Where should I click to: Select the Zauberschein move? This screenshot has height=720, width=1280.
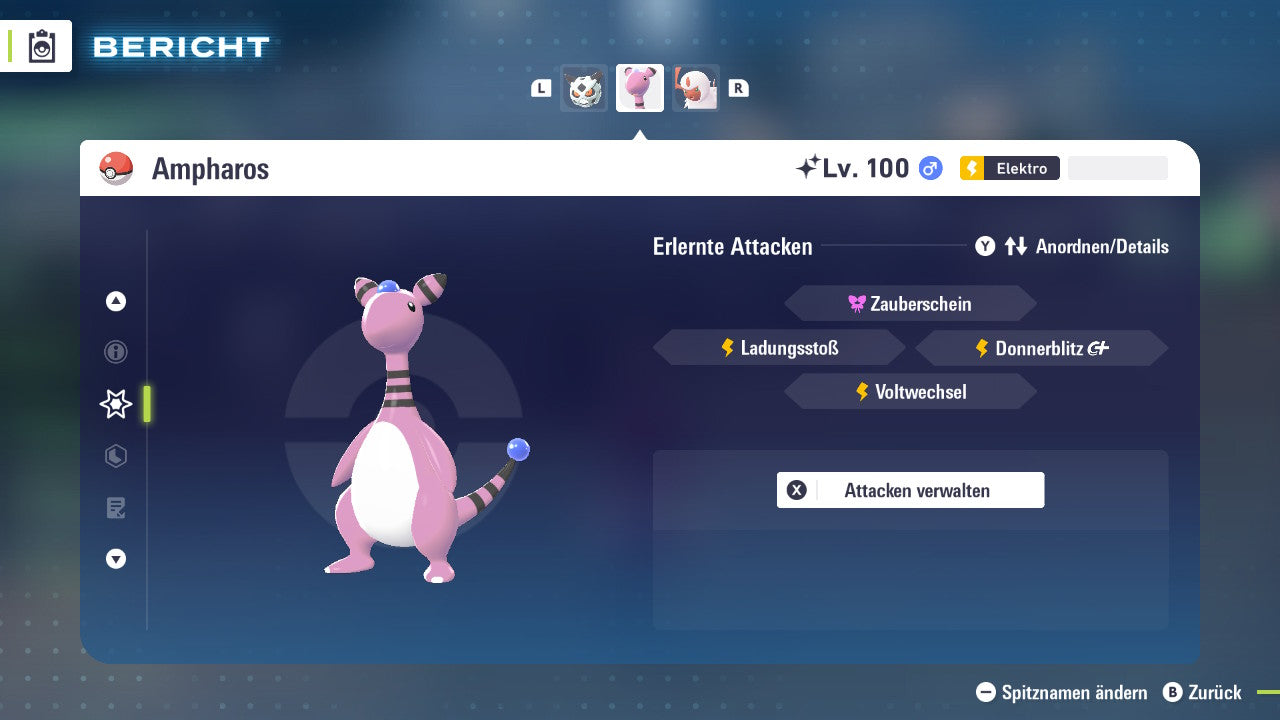pos(910,304)
